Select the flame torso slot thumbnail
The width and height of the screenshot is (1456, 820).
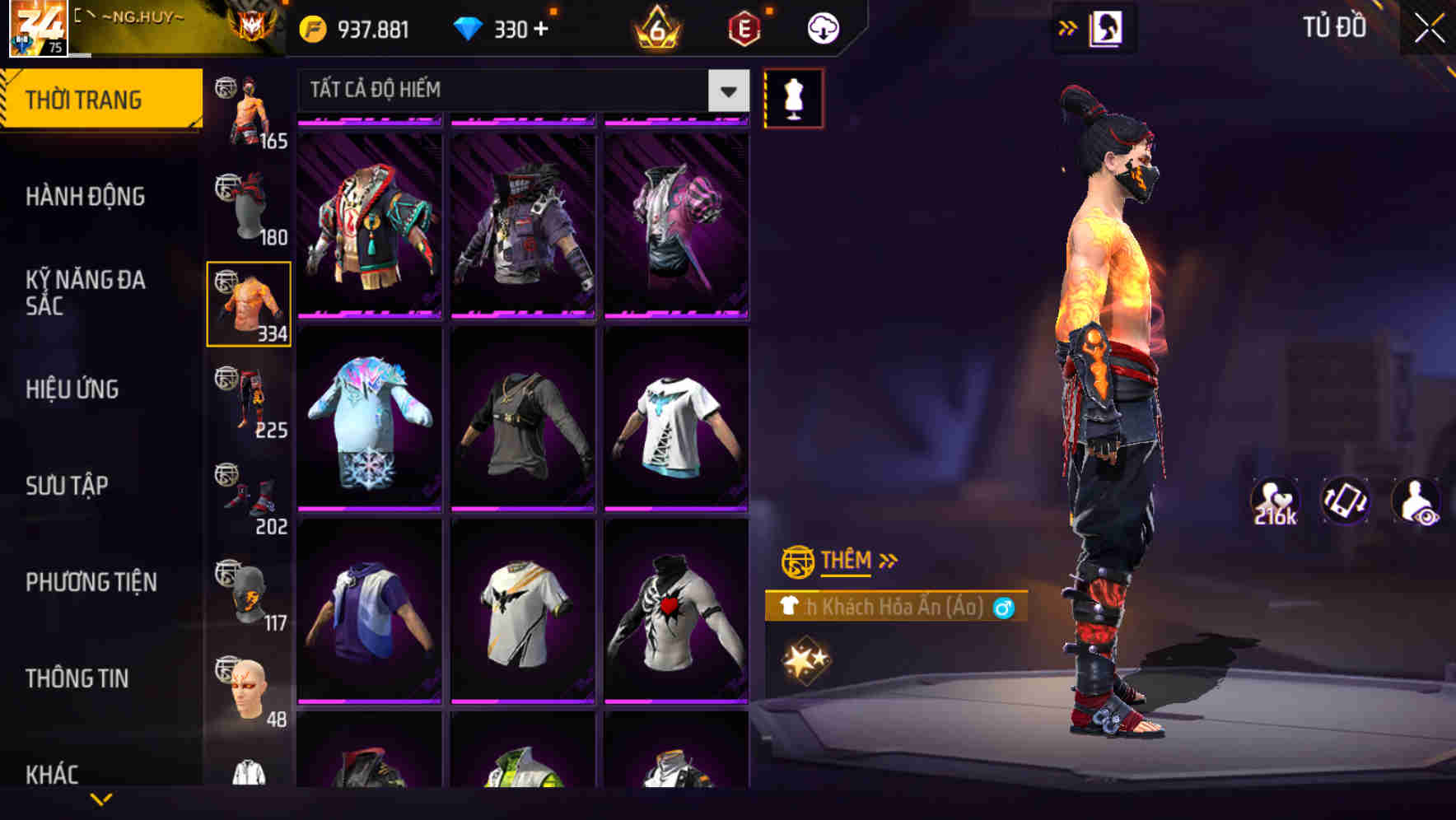pos(248,305)
